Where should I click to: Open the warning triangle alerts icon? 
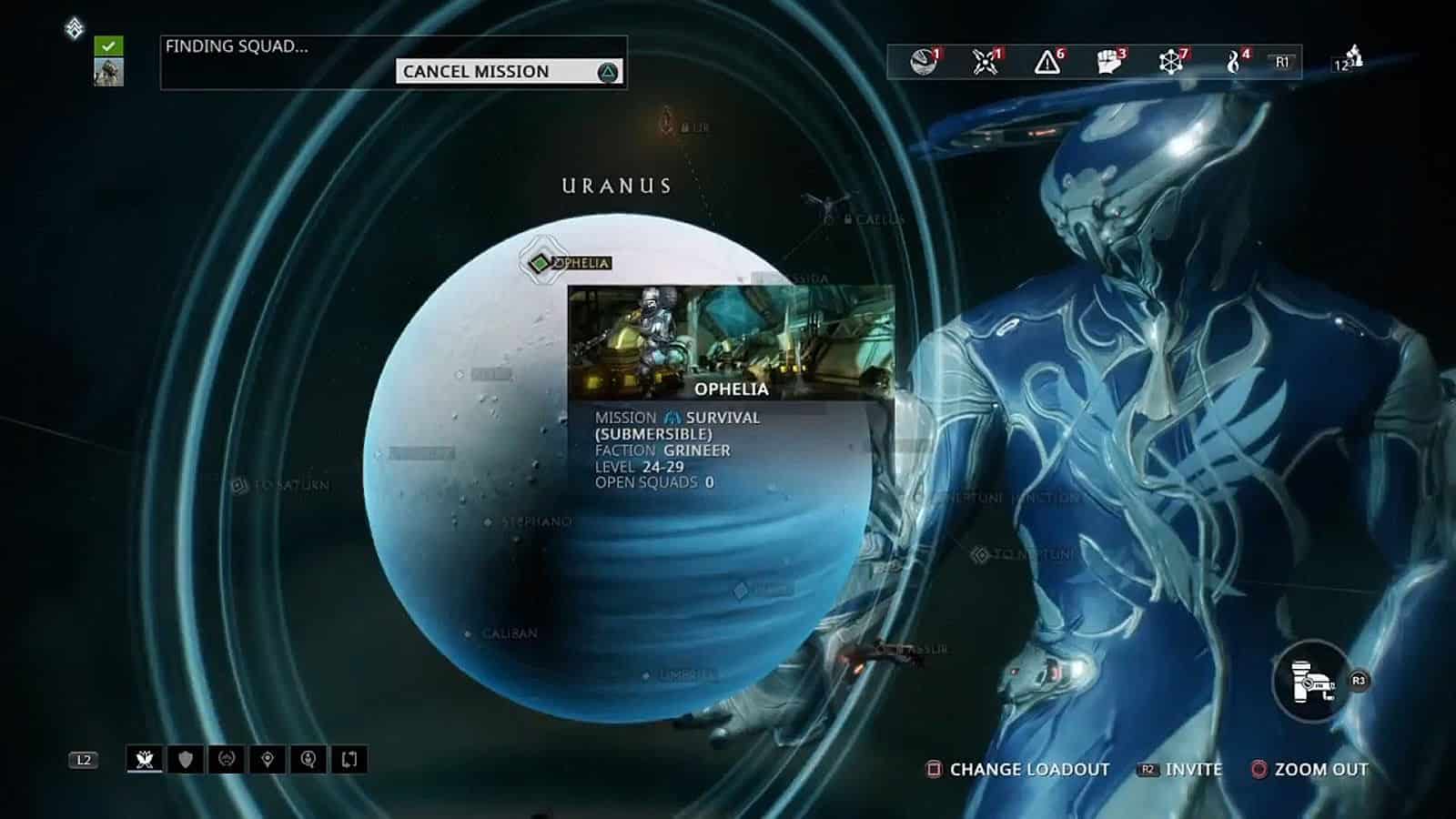(1047, 62)
